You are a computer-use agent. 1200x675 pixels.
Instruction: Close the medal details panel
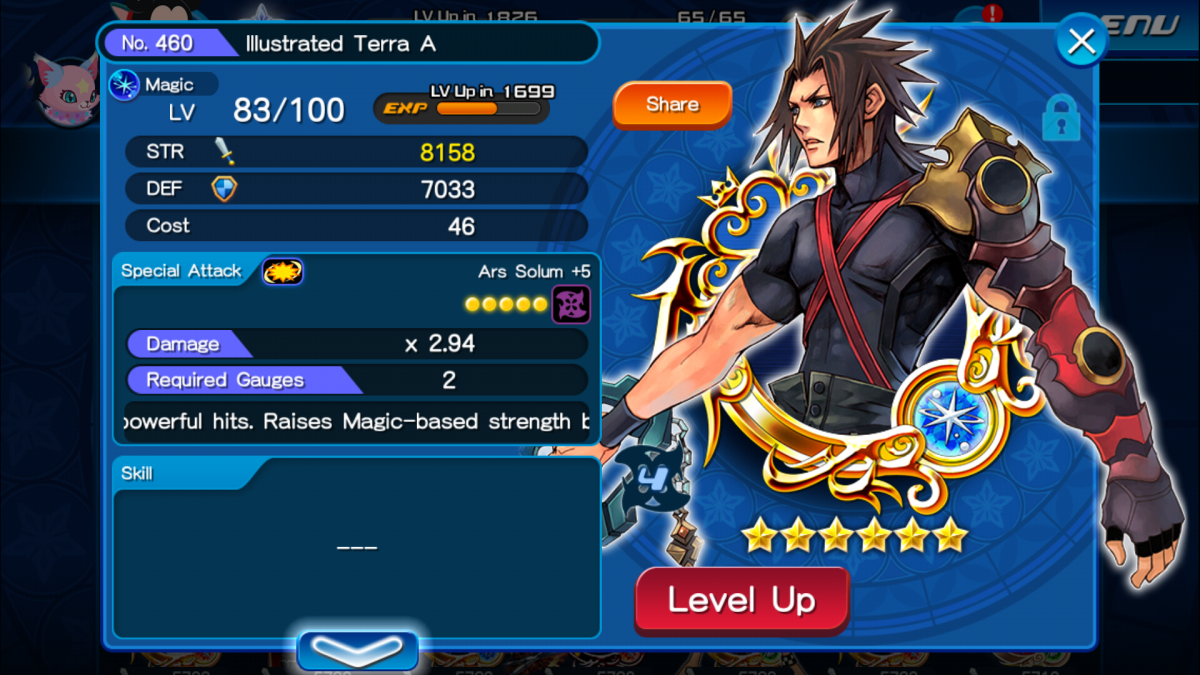coord(1081,41)
